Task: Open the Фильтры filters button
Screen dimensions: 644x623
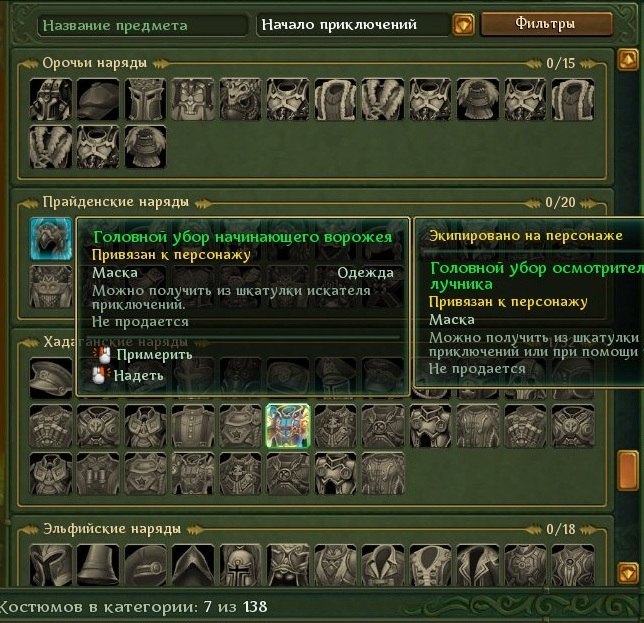Action: point(545,23)
